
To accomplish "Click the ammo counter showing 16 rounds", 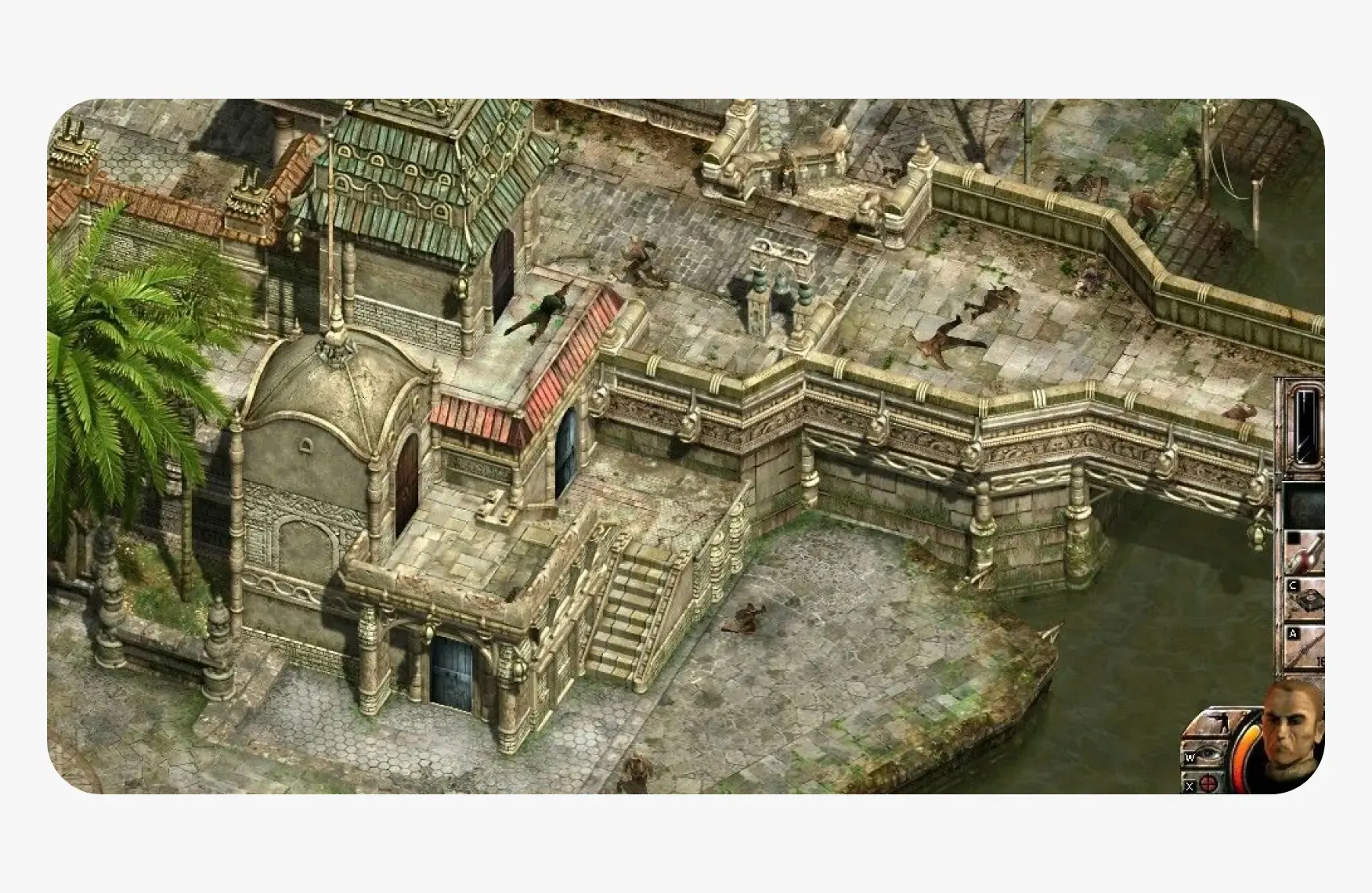I will 1322,660.
